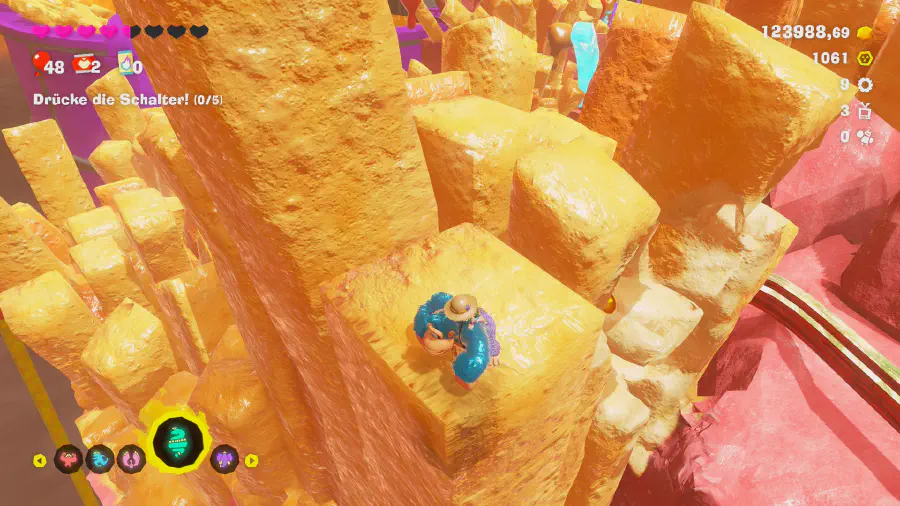The width and height of the screenshot is (900, 506).
Task: Select the red balloon icon
Action: click(x=40, y=65)
